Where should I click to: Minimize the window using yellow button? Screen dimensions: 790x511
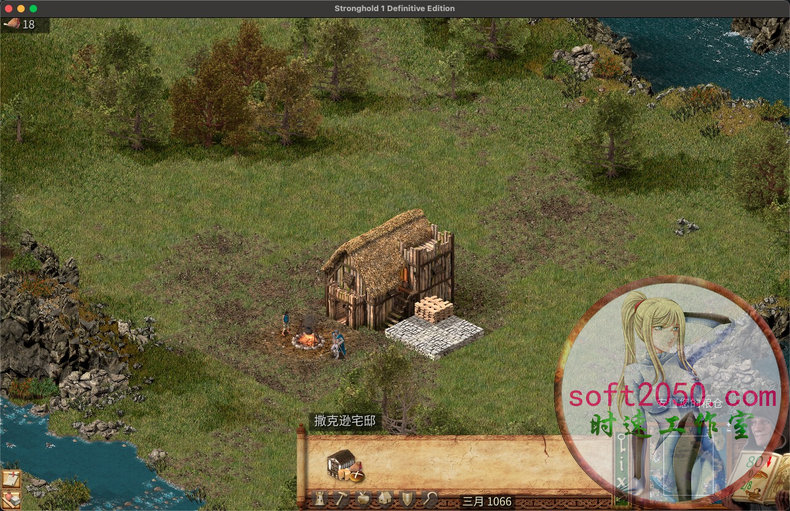pyautogui.click(x=20, y=8)
